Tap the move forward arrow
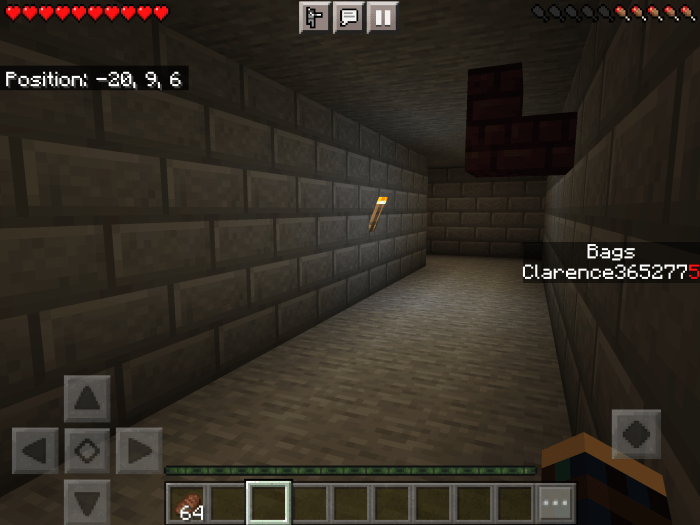This screenshot has height=525, width=700. click(x=87, y=399)
